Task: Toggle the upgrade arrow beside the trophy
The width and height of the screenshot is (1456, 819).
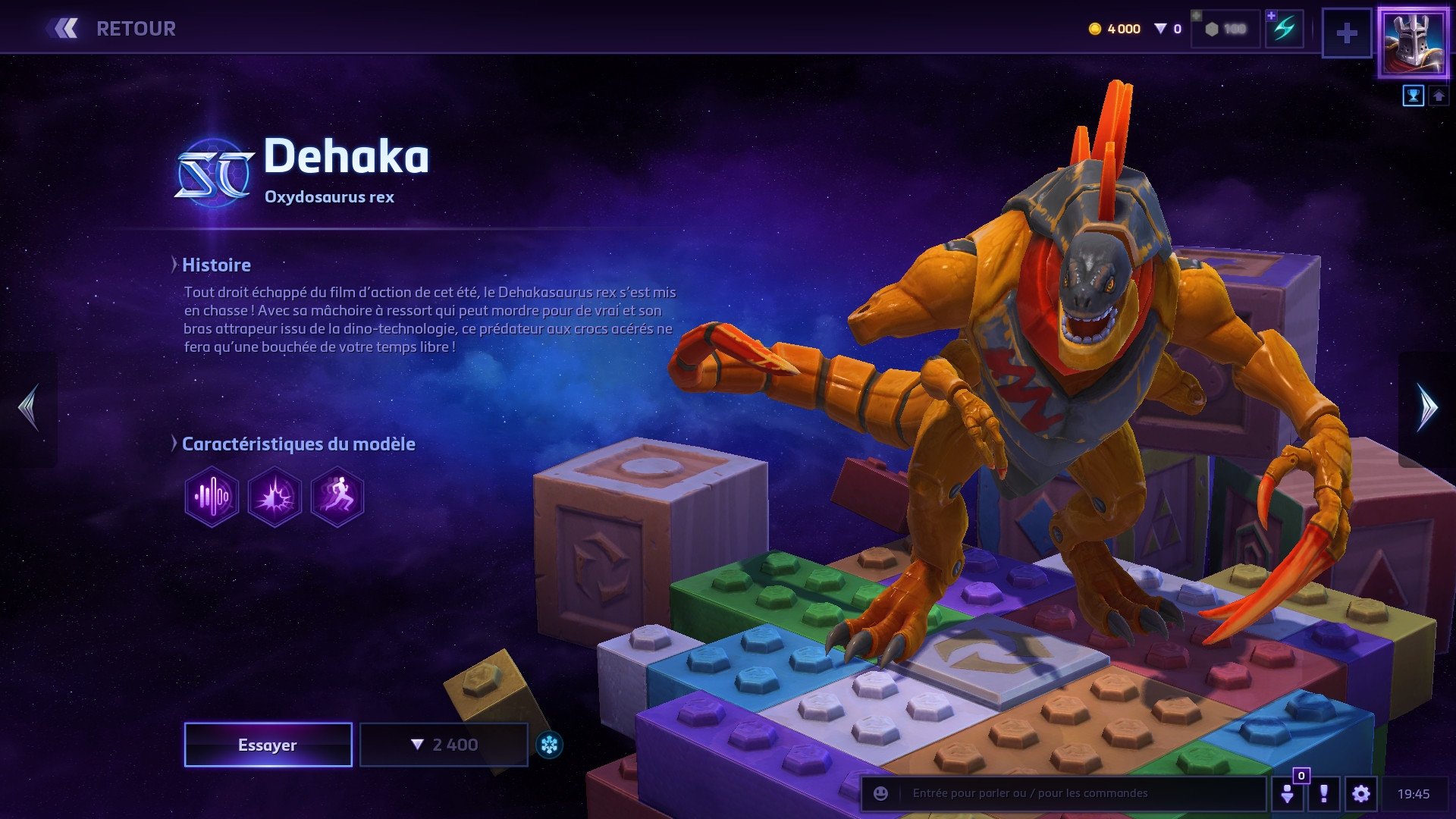Action: pyautogui.click(x=1437, y=95)
